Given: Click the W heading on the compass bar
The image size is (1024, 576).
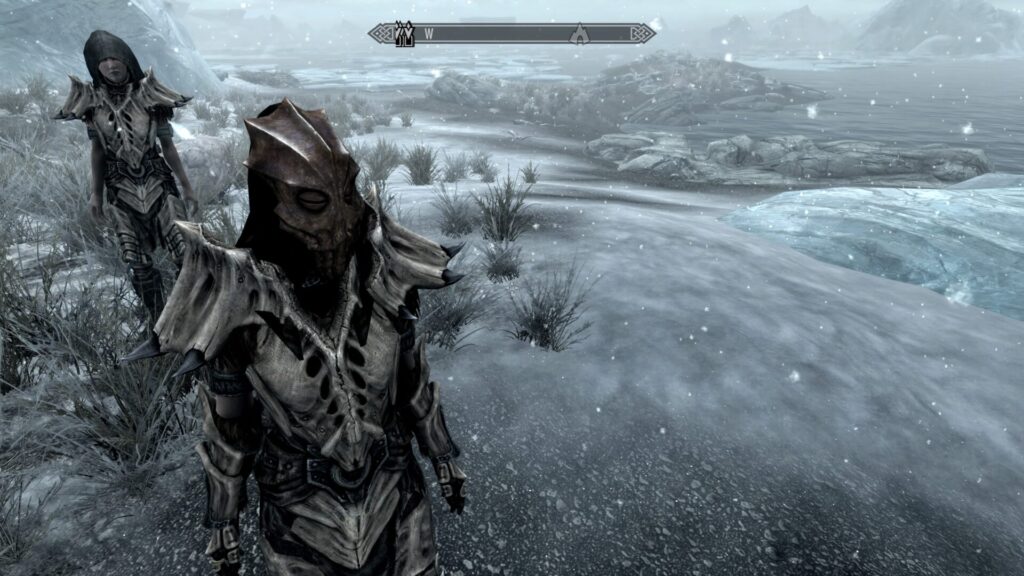Looking at the screenshot, I should 429,33.
